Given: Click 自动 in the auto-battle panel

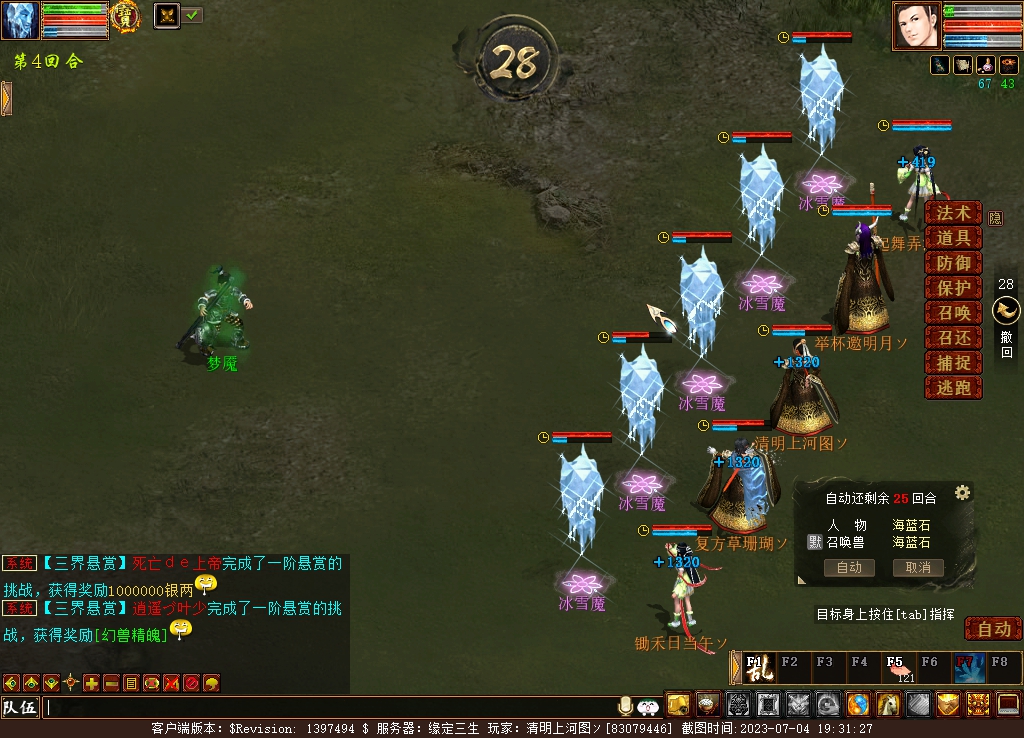Looking at the screenshot, I should [x=849, y=568].
